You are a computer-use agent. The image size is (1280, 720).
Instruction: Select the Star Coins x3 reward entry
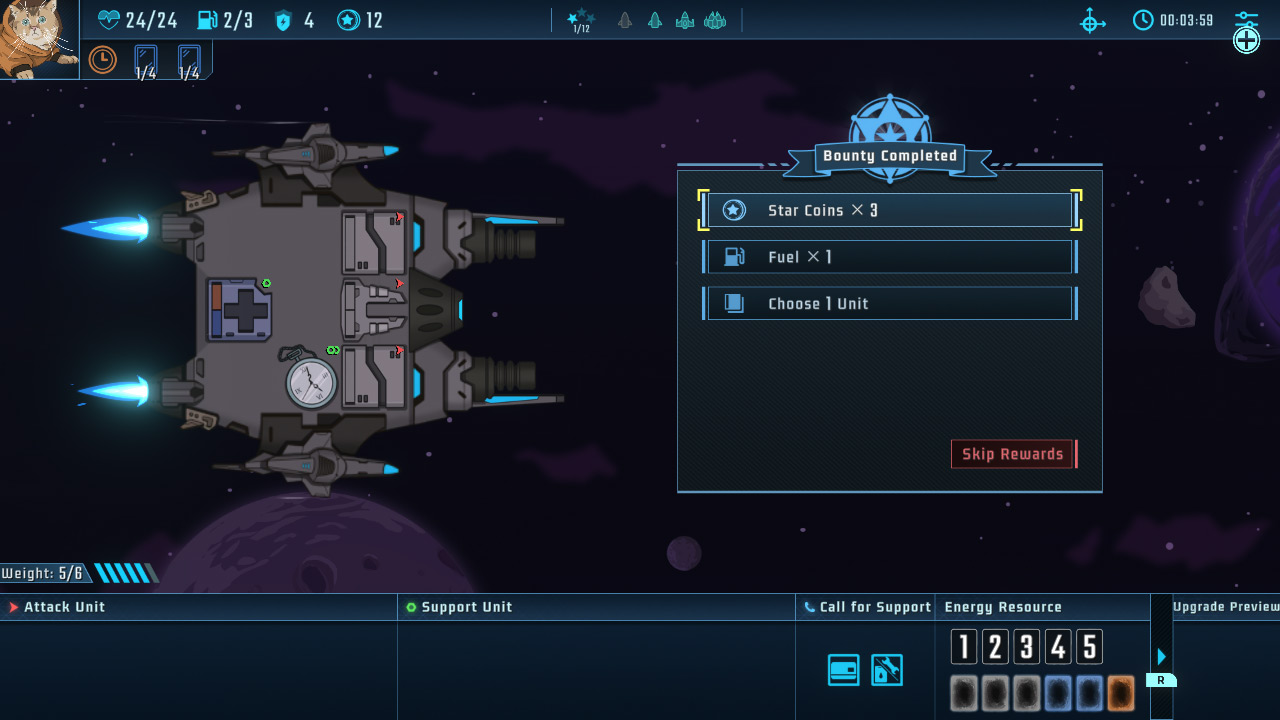(889, 210)
